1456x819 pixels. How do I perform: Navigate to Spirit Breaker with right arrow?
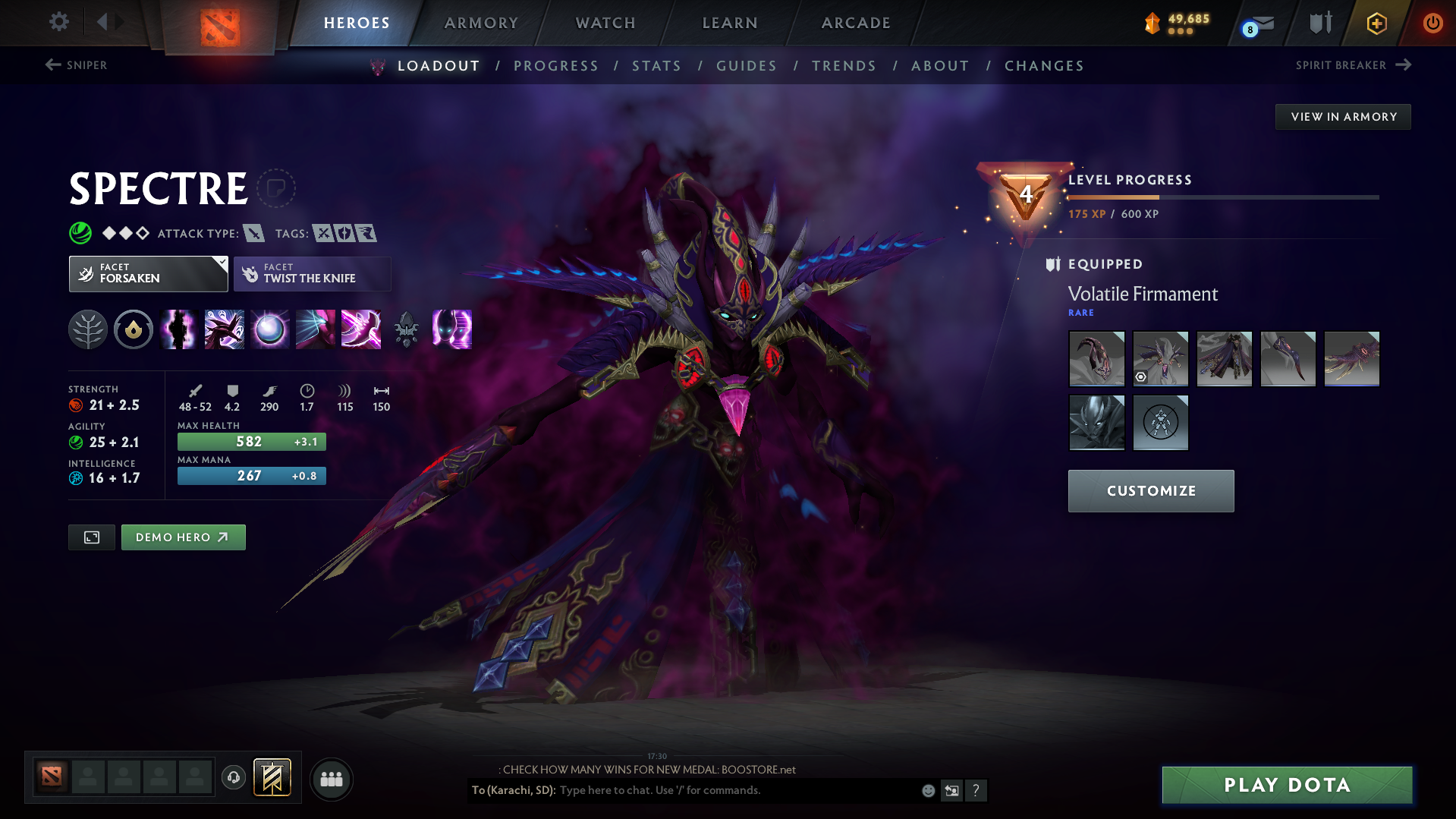tap(1405, 65)
